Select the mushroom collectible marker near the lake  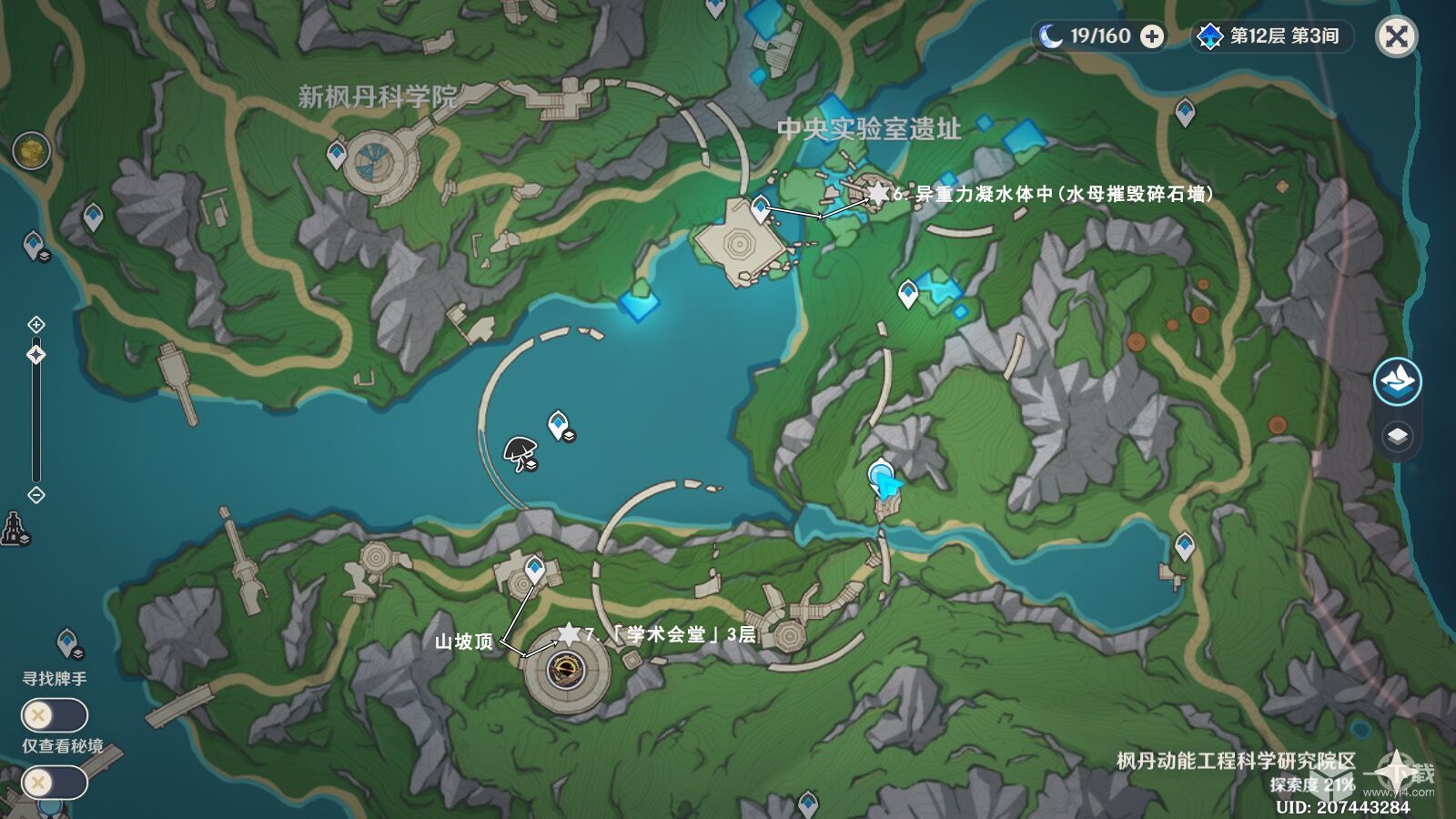tap(520, 450)
